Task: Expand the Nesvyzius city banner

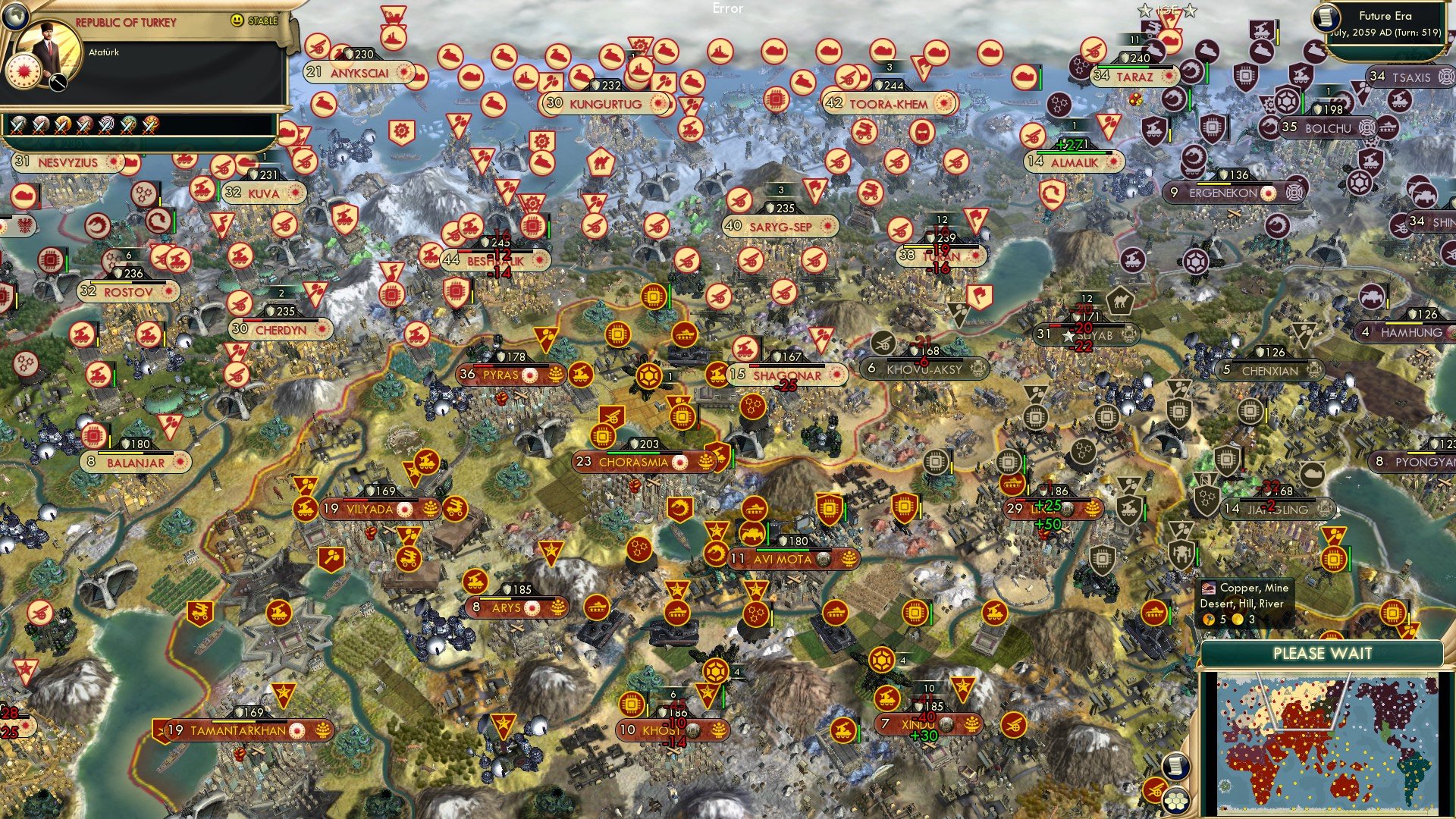Action: (x=67, y=162)
